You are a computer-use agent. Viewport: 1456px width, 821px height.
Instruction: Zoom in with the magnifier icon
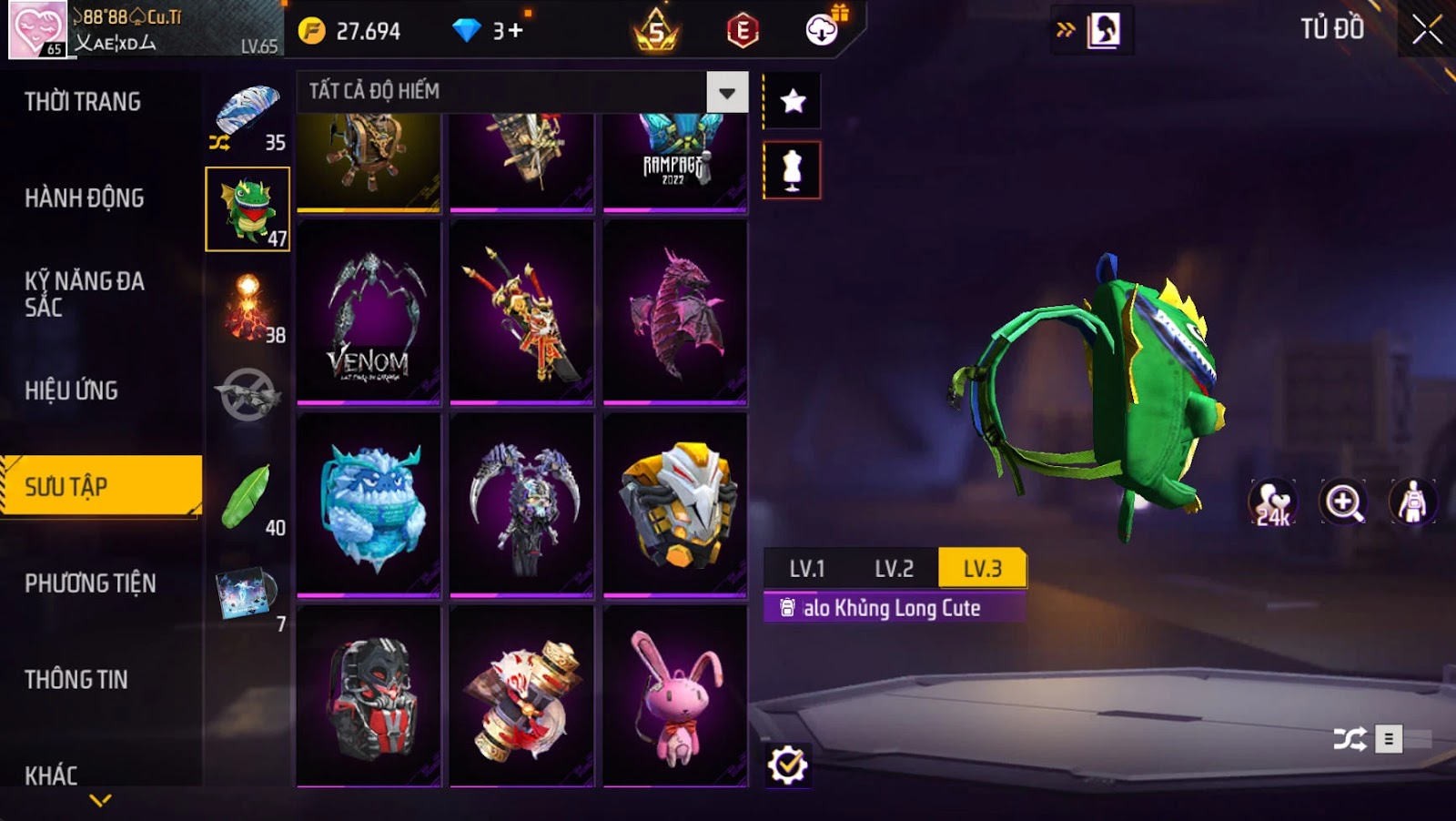pyautogui.click(x=1343, y=502)
